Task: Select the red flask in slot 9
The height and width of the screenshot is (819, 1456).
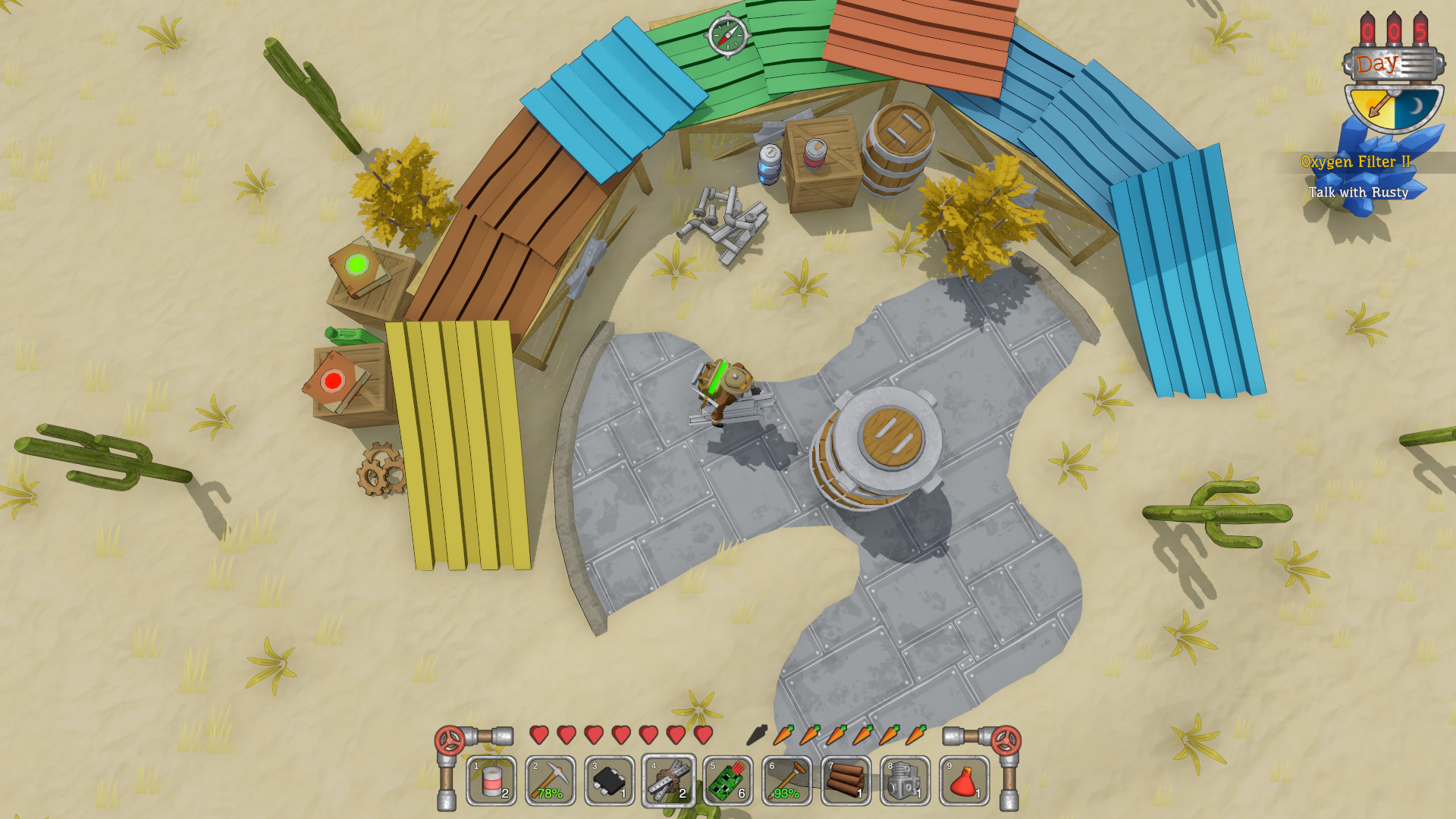Action: coord(965,780)
